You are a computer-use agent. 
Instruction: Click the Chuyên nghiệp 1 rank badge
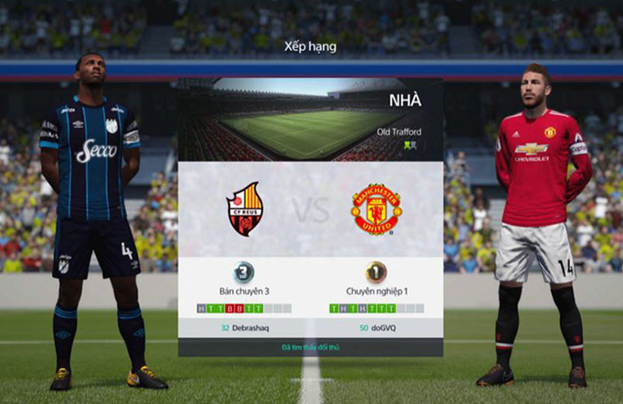pos(376,271)
